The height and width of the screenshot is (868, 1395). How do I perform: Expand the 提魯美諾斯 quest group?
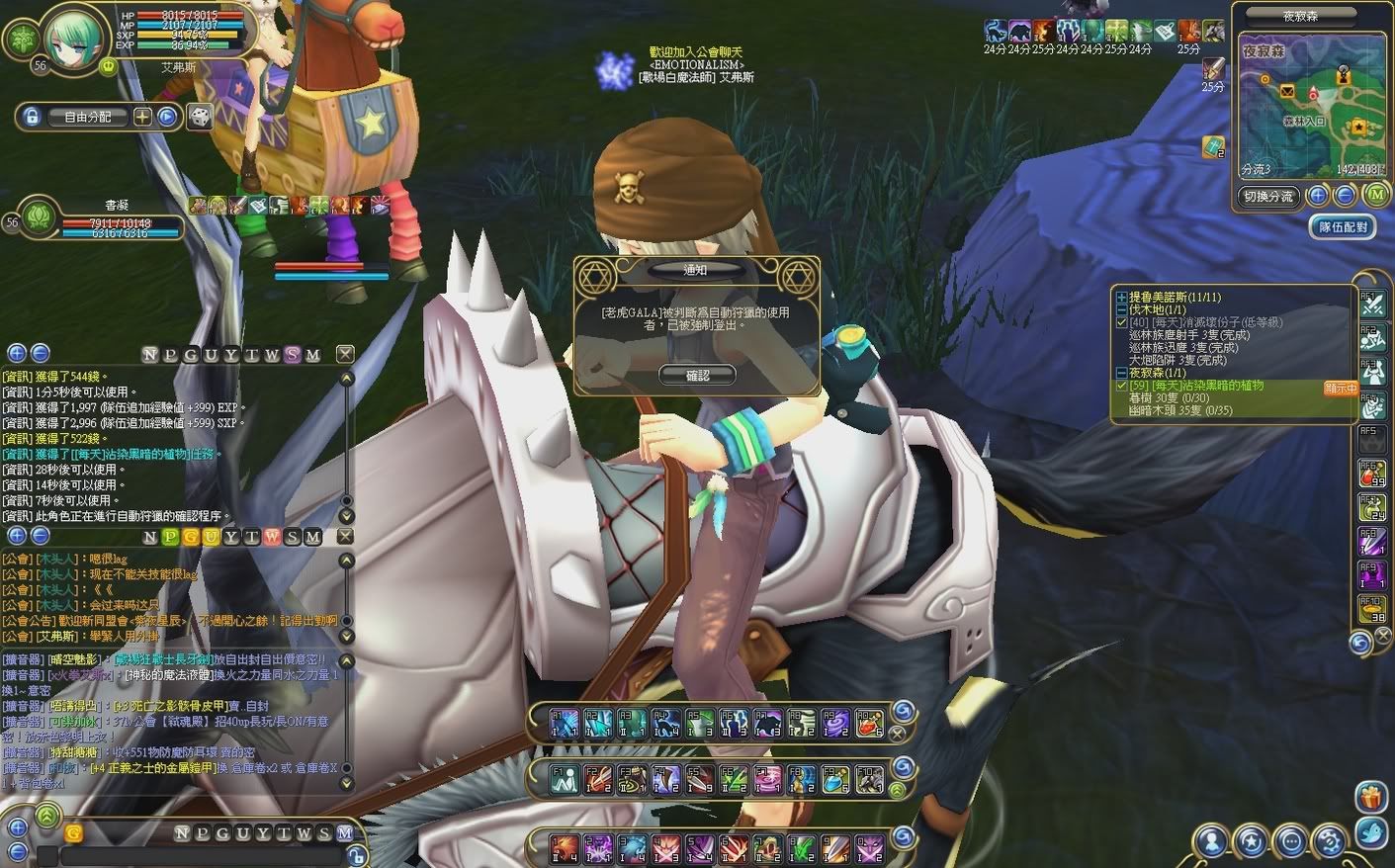tap(1121, 298)
